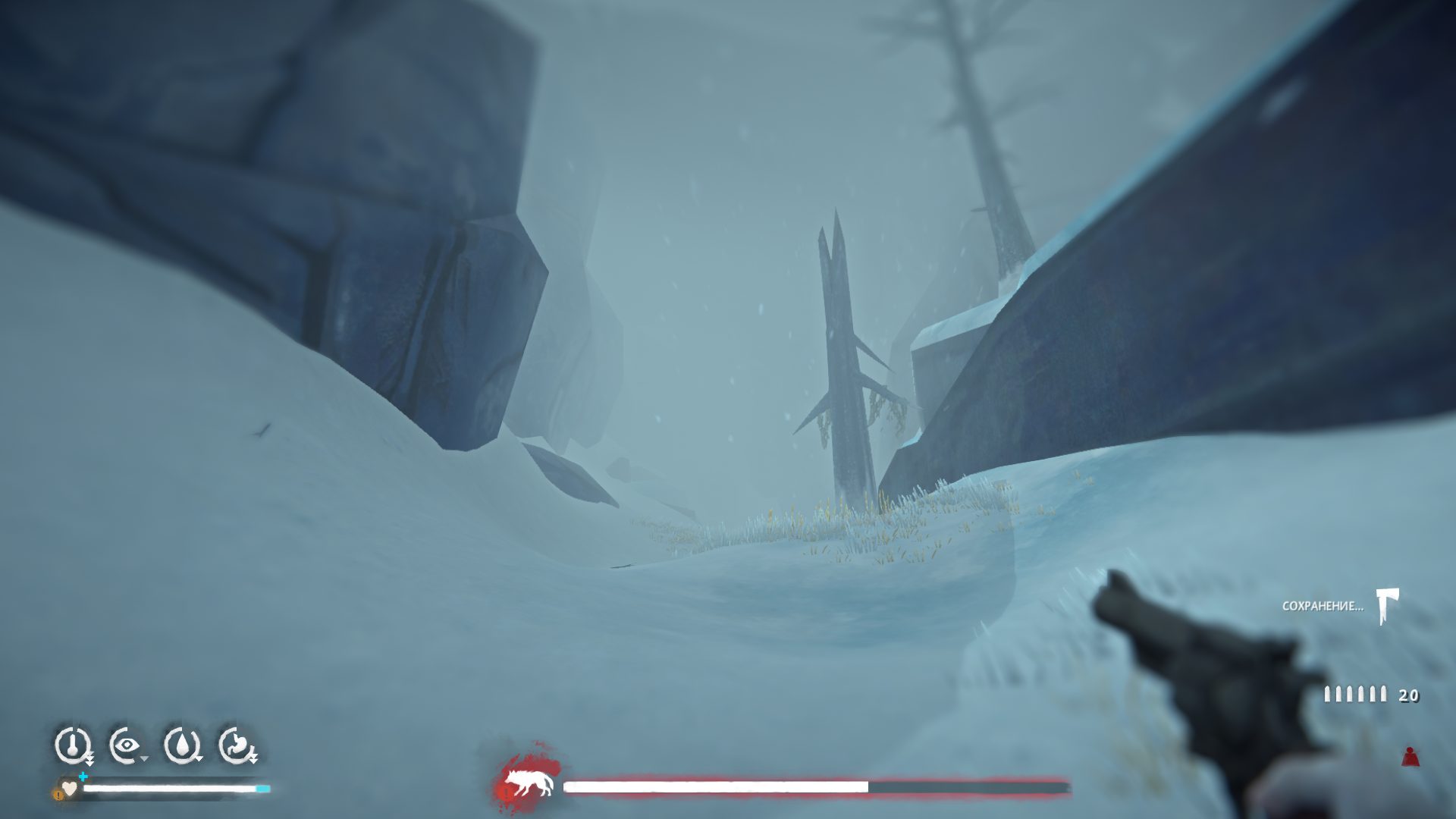This screenshot has width=1456, height=819.
Task: Click the red weight encumbrance icon
Action: click(x=1410, y=756)
